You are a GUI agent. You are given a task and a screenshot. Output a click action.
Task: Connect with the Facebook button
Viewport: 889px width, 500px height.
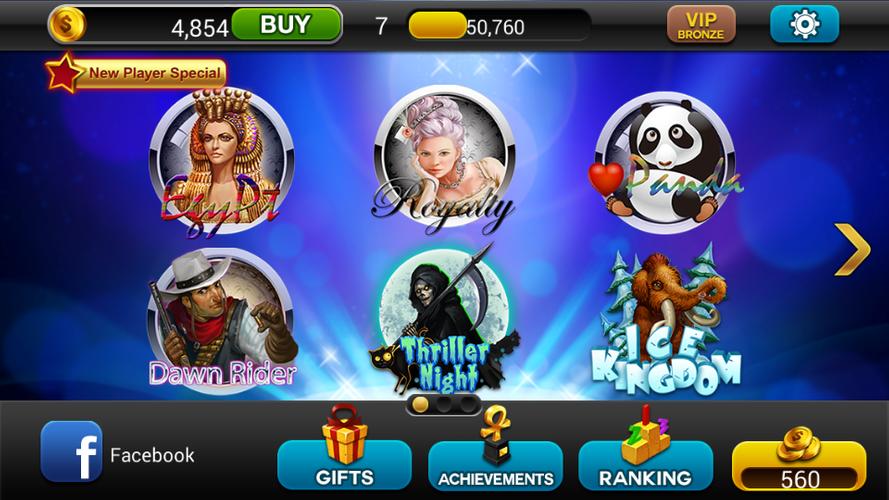(118, 454)
